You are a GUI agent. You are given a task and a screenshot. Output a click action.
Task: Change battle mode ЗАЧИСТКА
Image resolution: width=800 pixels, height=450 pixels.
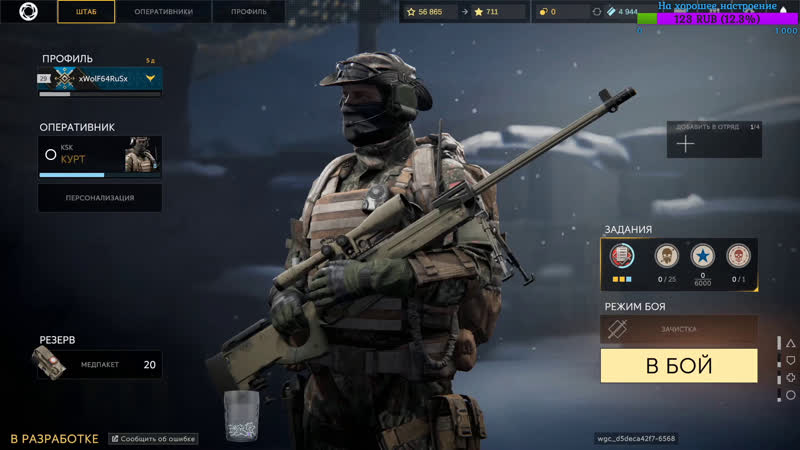point(678,329)
